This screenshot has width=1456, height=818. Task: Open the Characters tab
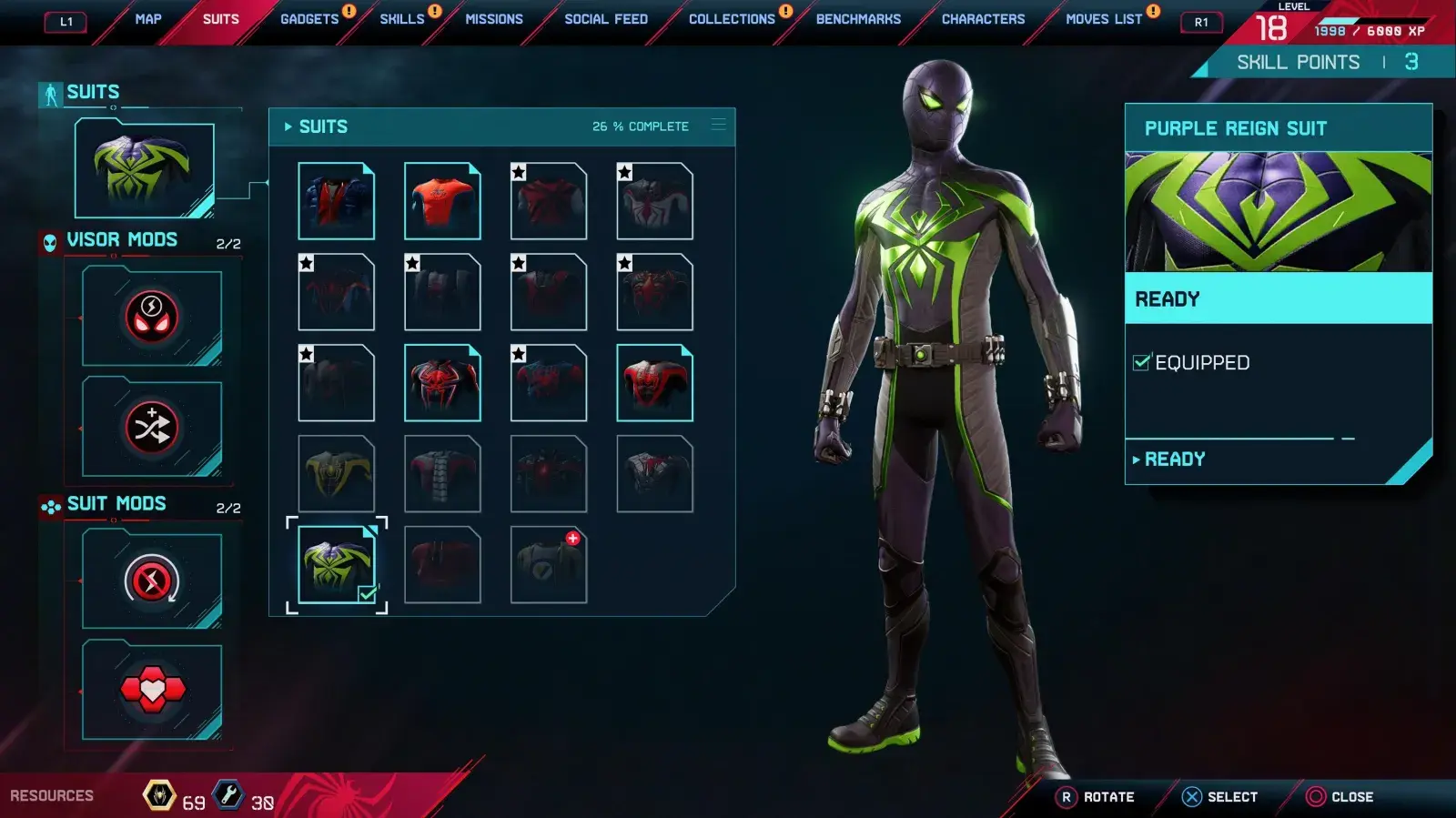pyautogui.click(x=983, y=19)
